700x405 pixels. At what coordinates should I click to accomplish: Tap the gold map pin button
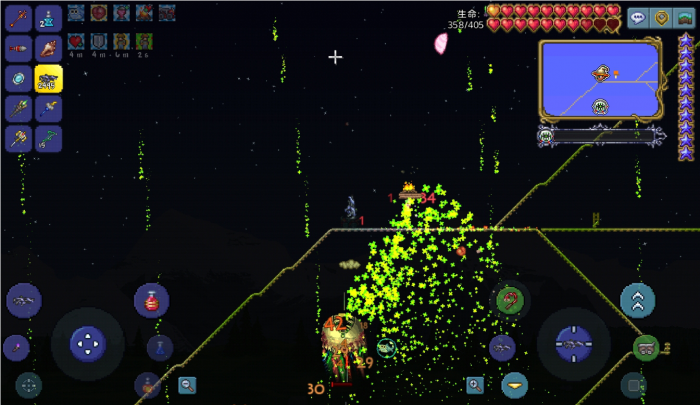click(661, 18)
